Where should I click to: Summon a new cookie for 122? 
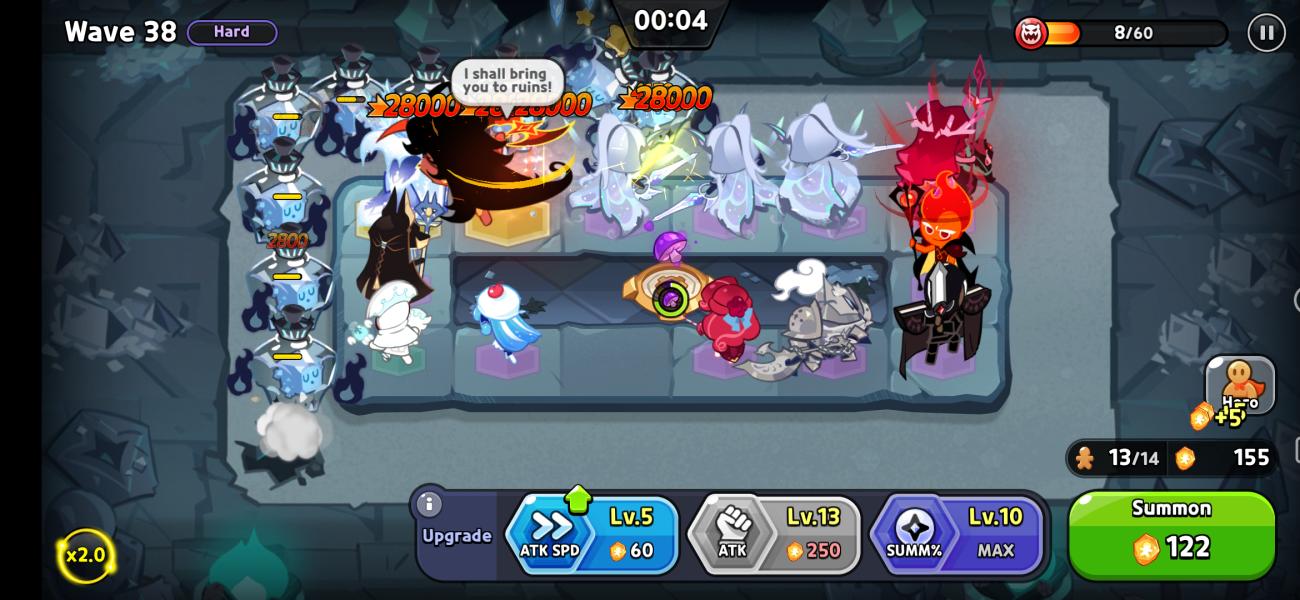(x=1171, y=535)
